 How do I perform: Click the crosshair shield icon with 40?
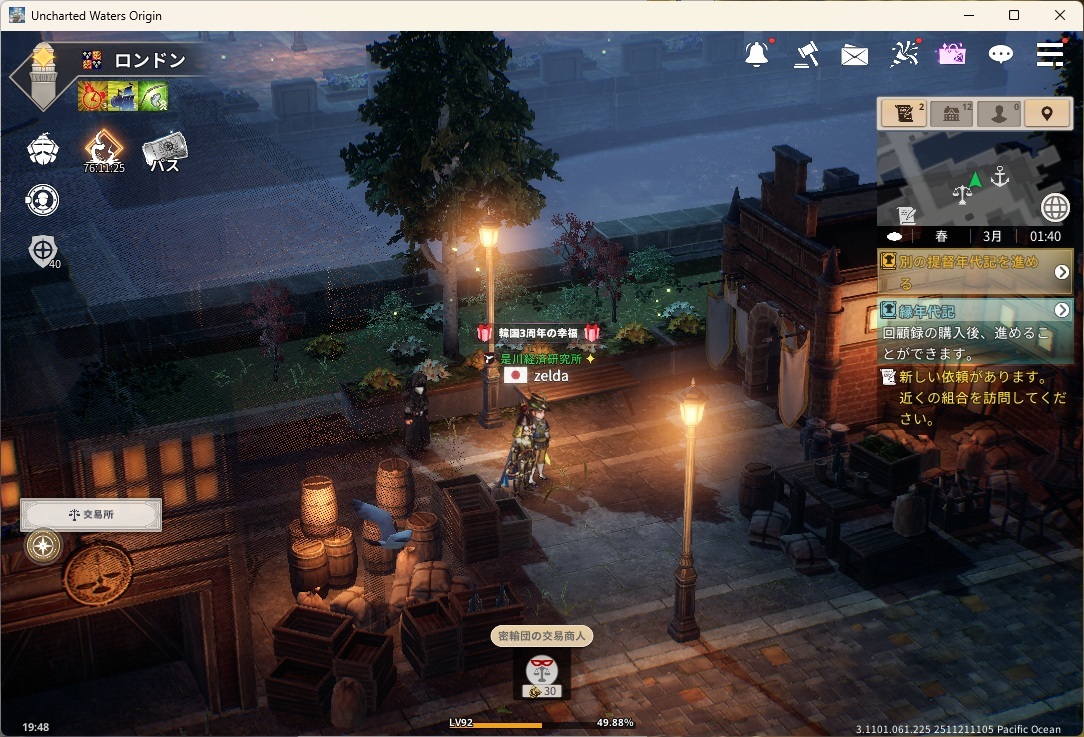pyautogui.click(x=43, y=251)
